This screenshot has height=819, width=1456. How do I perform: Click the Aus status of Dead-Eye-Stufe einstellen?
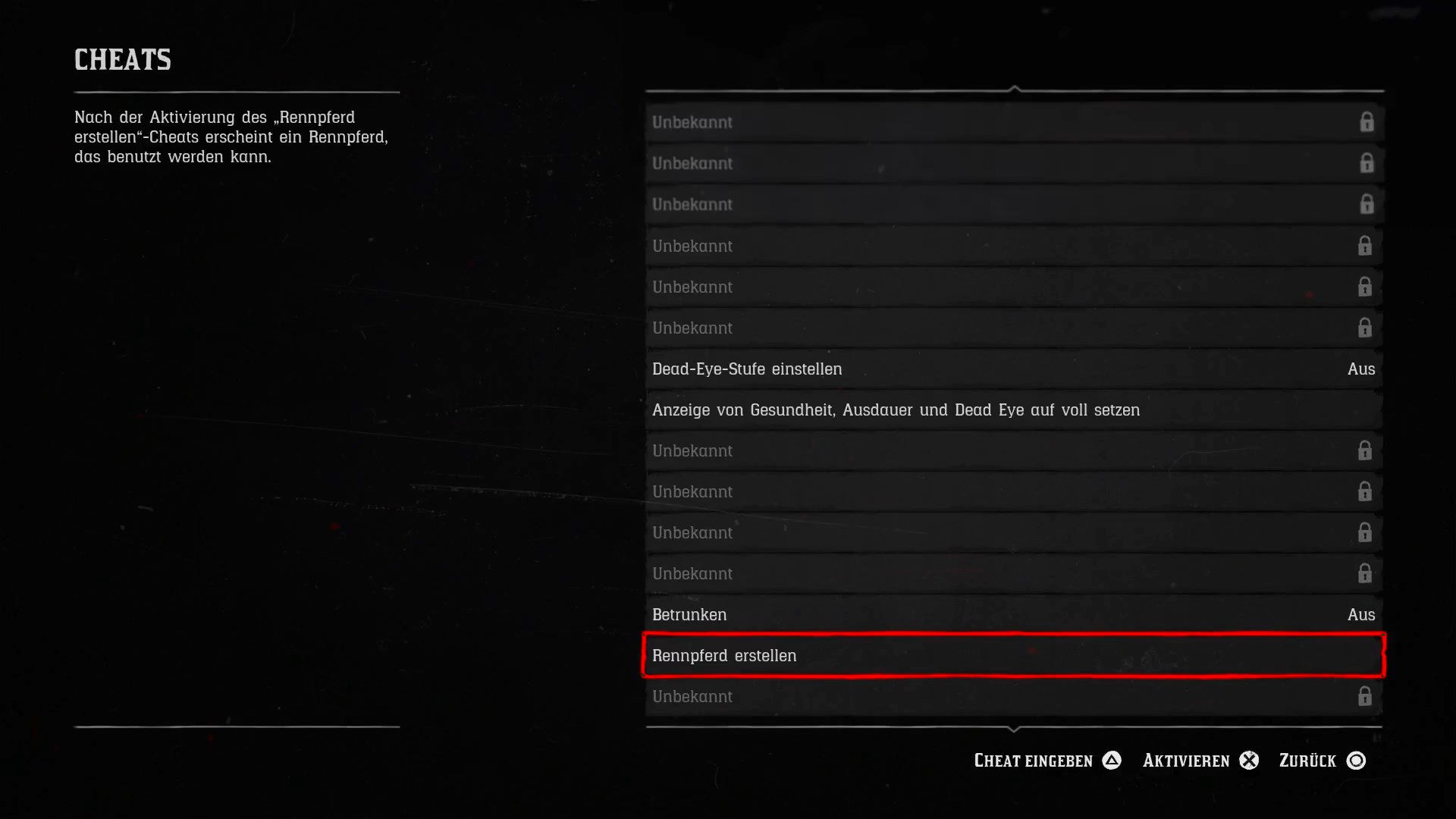coord(1361,369)
